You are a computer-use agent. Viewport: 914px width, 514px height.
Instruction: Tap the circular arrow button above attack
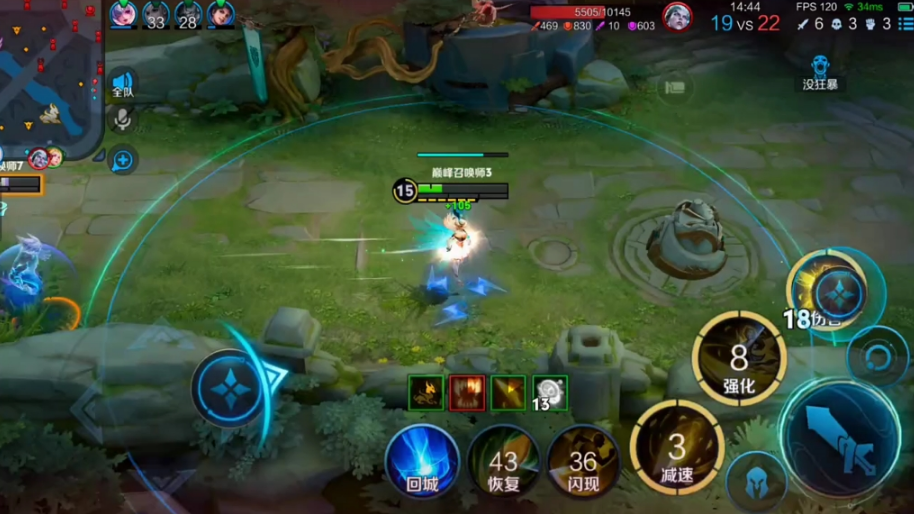[877, 357]
